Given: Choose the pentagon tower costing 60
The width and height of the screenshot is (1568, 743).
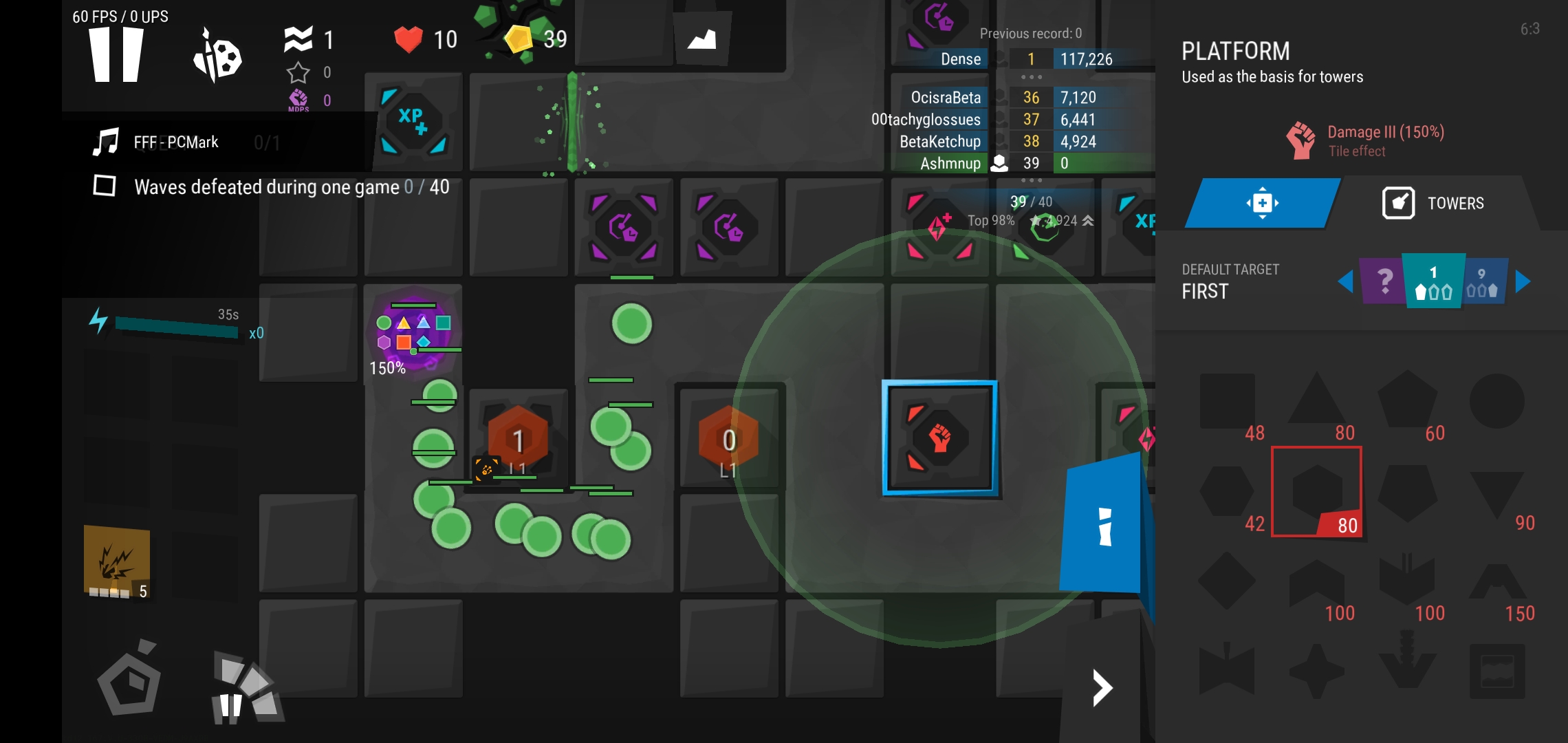Looking at the screenshot, I should [x=1407, y=402].
